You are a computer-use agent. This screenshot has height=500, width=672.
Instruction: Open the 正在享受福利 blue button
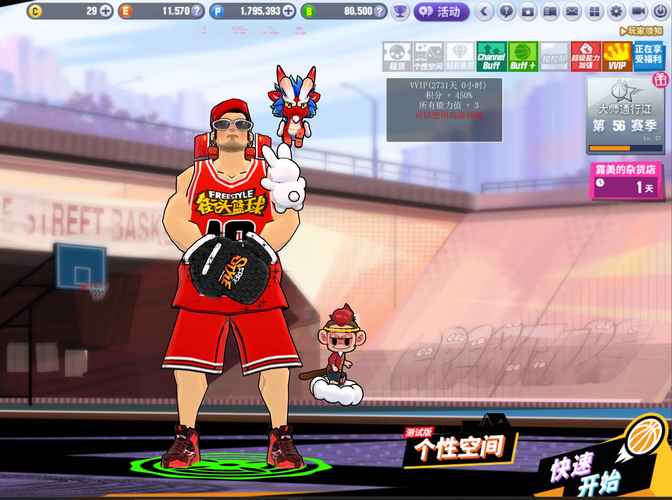pos(648,56)
